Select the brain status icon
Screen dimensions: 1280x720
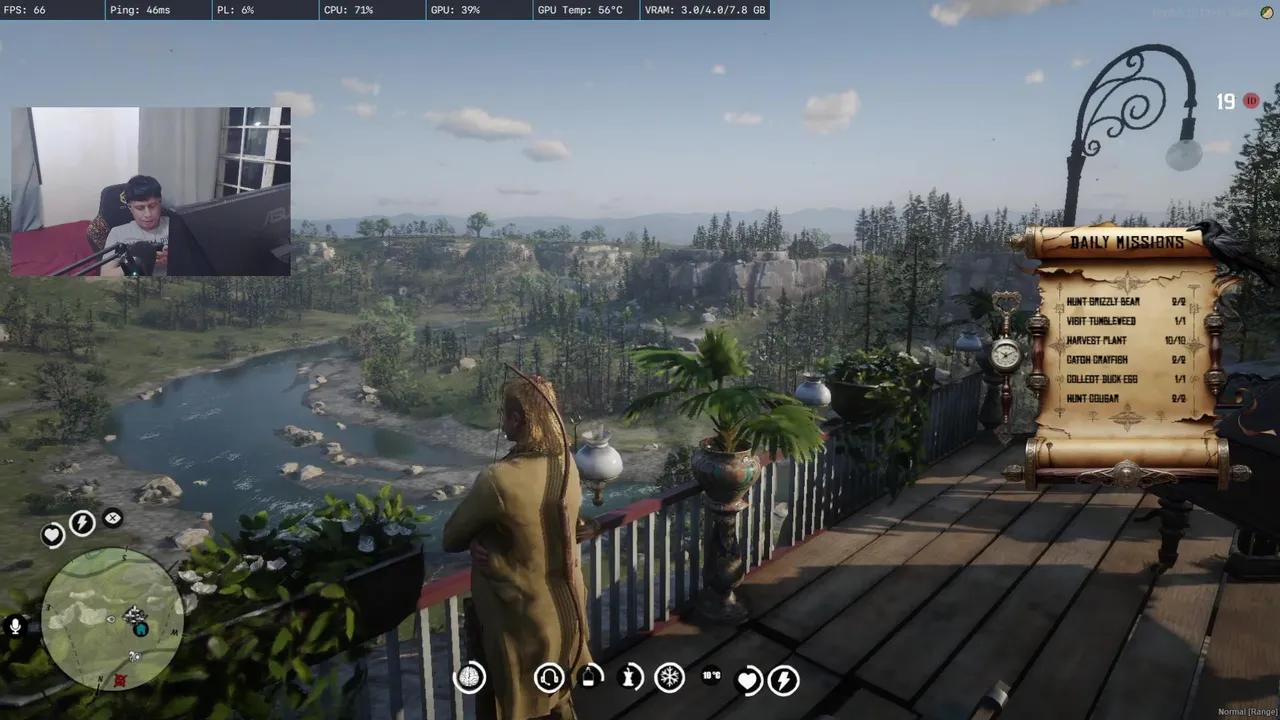click(469, 678)
